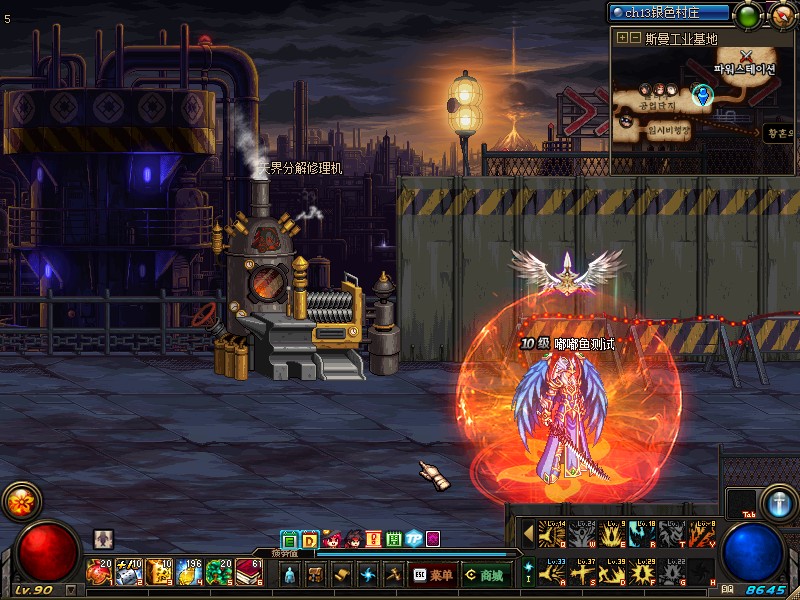The image size is (800, 600).
Task: Use the red potion in quick slot 1
Action: [x=99, y=572]
